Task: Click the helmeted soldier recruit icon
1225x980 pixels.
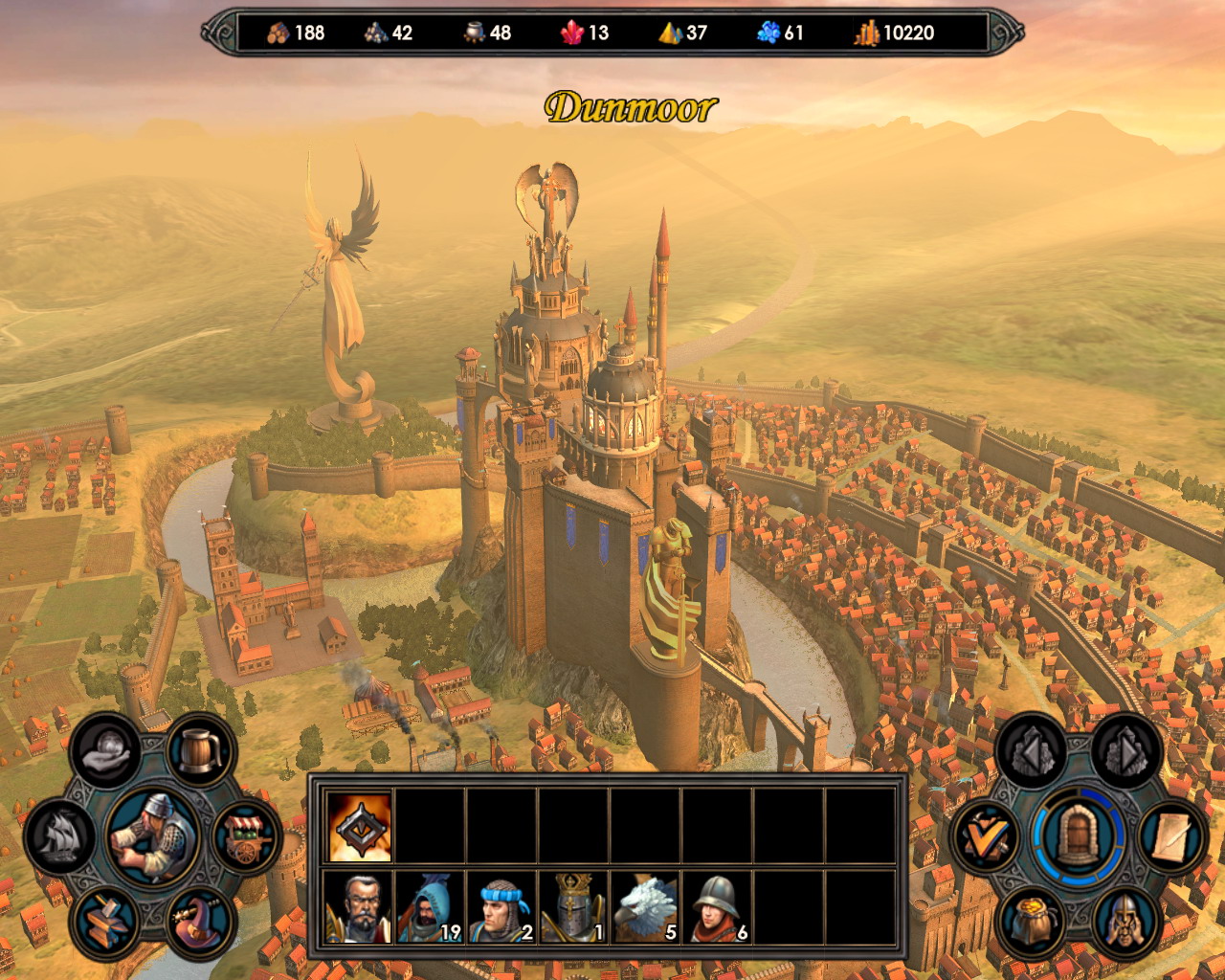Action: tap(1125, 921)
